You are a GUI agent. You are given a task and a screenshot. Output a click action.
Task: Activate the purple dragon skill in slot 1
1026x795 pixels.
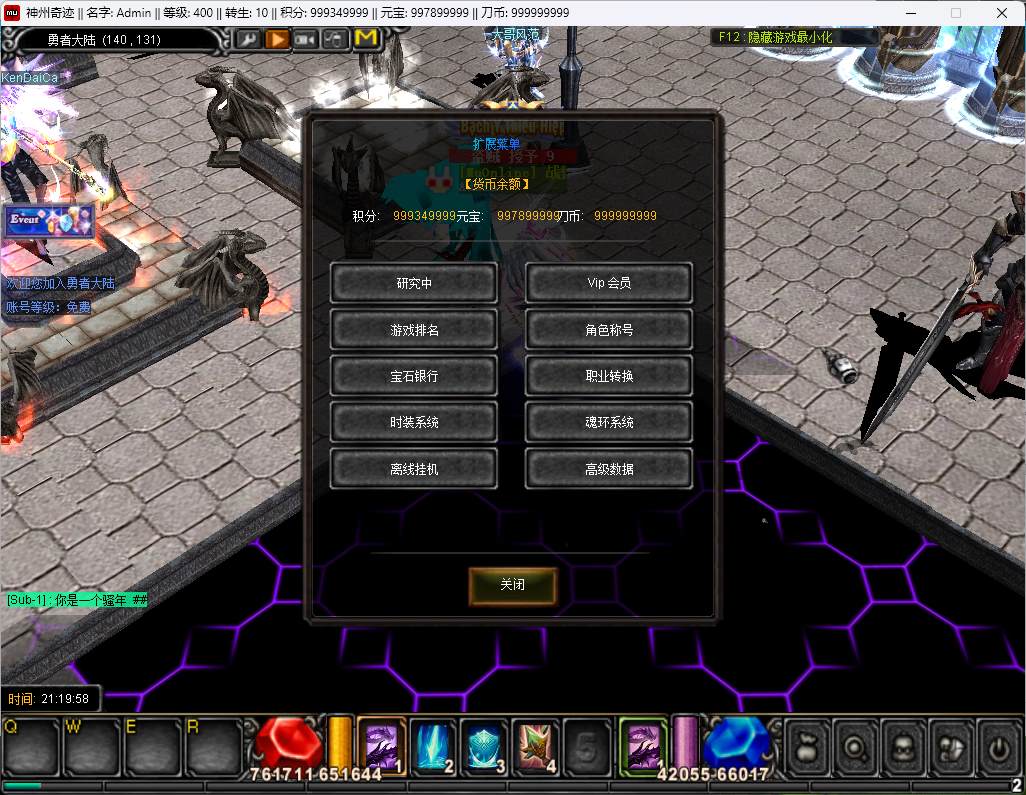[x=381, y=746]
